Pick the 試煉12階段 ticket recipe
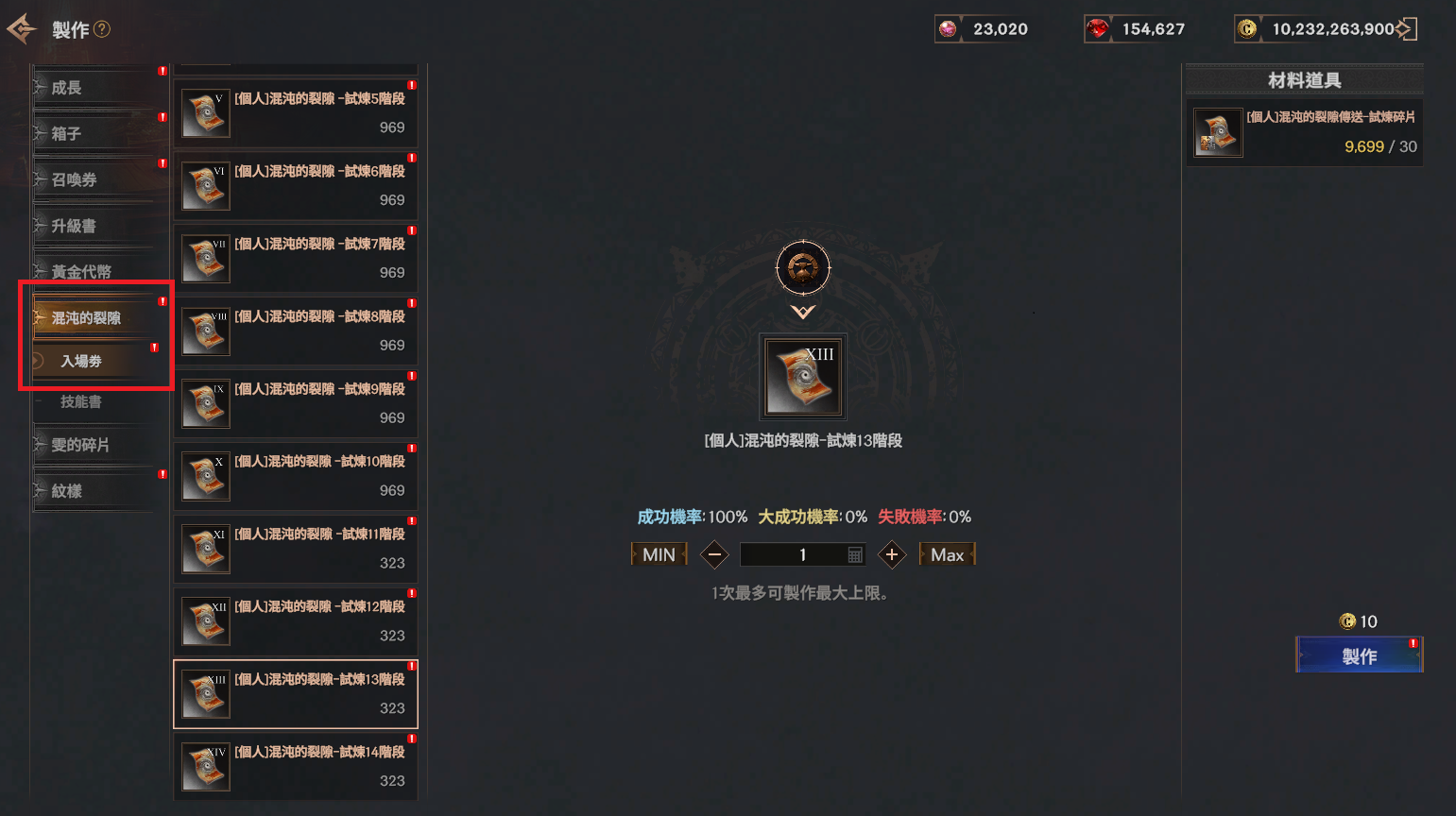Screen dimensions: 1456x816 click(296, 620)
